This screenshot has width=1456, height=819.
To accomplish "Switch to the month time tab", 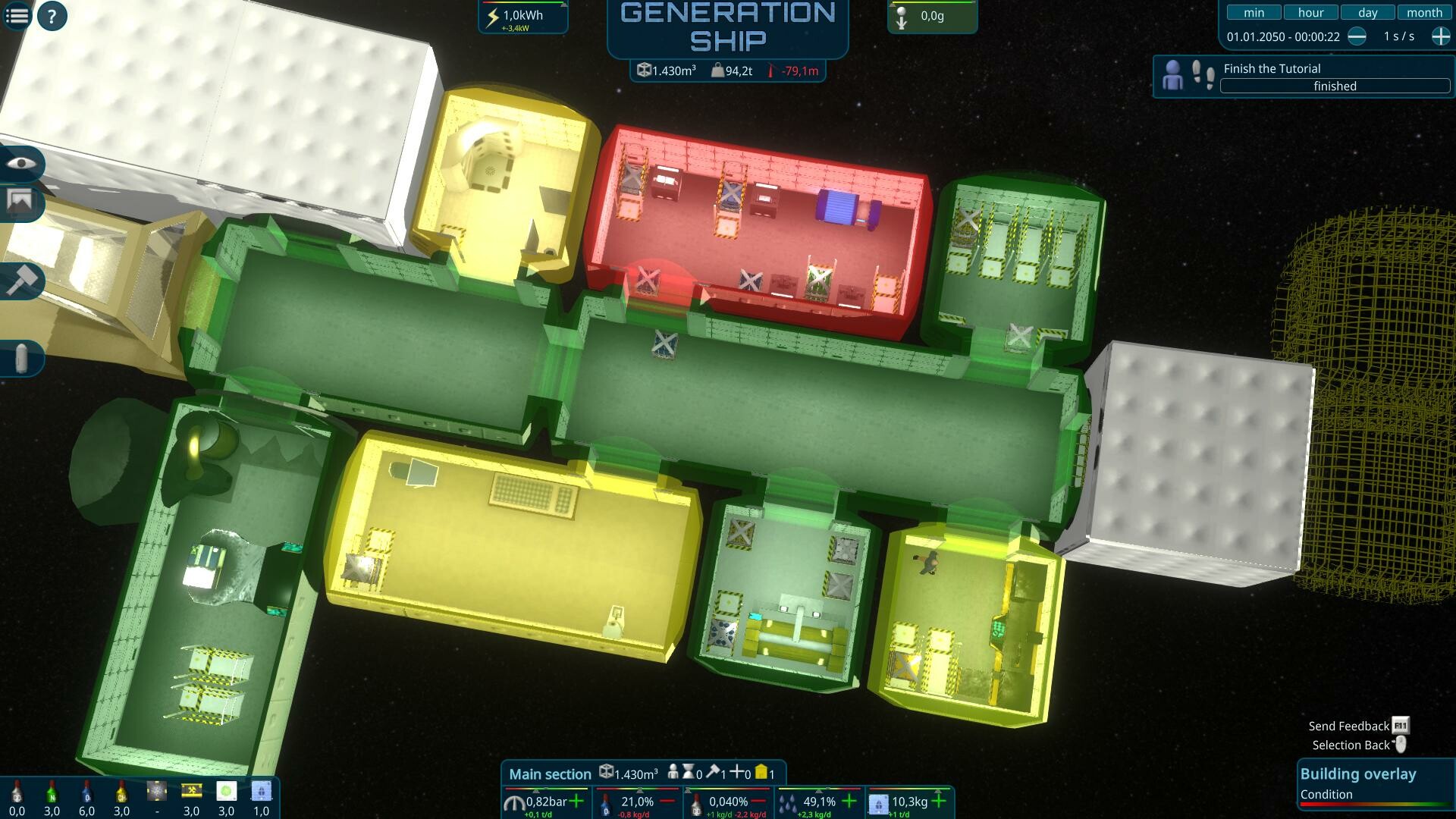I will 1424,12.
